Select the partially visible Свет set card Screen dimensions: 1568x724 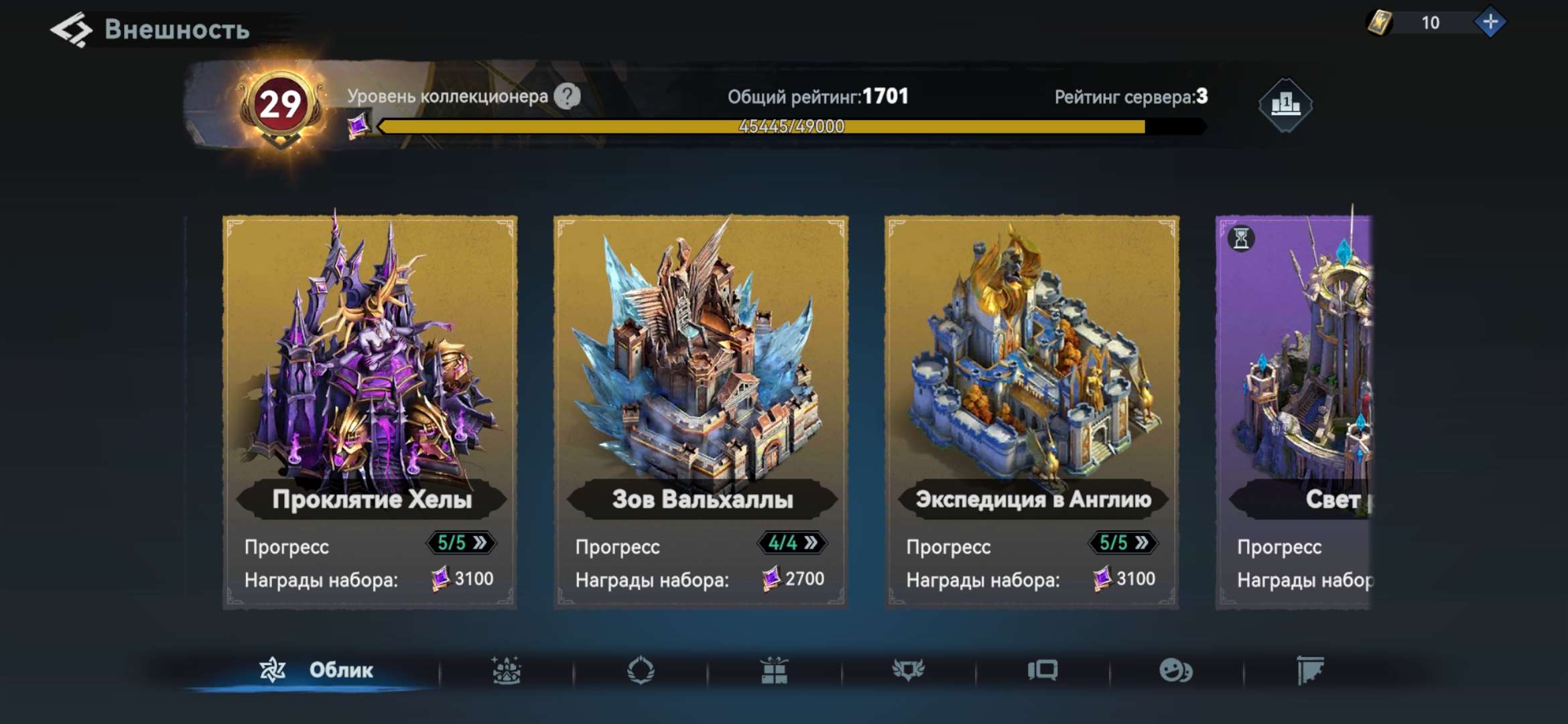[1295, 375]
